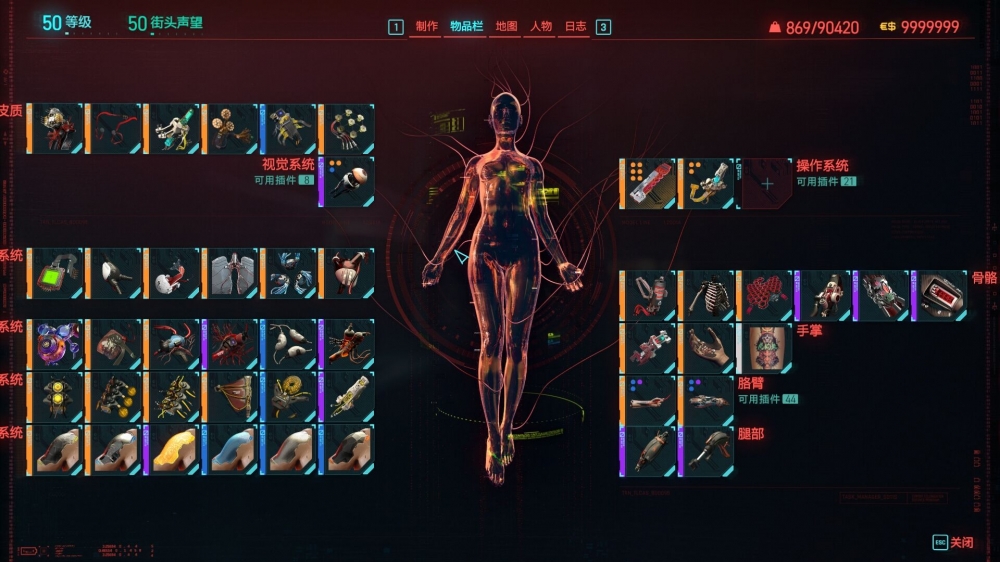Choose the red-and-white operating system cyberdeck
The height and width of the screenshot is (562, 1000).
[651, 184]
